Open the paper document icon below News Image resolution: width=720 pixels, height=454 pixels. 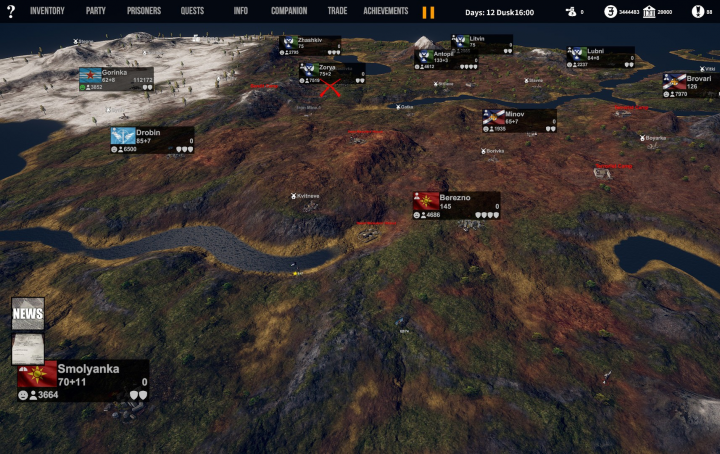[26, 349]
